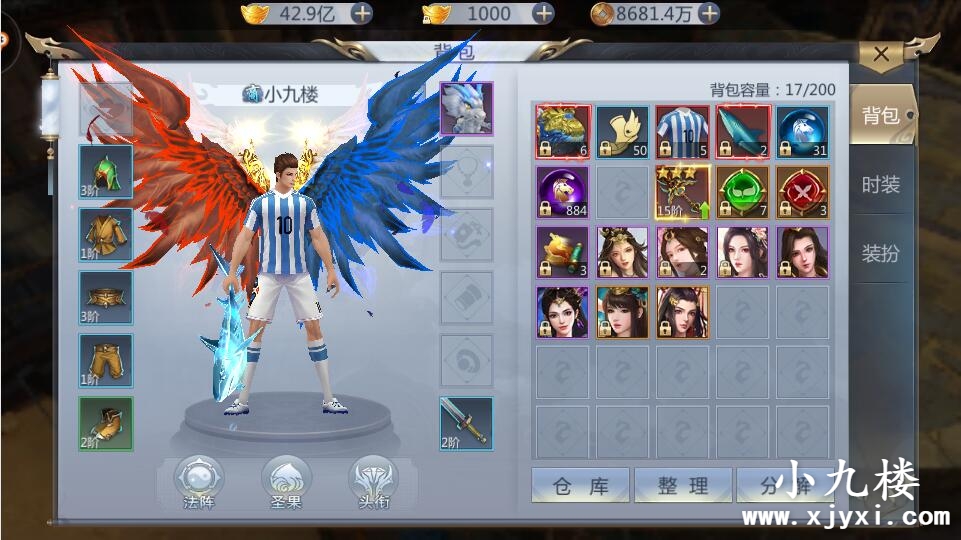Select the 背包 tab
The image size is (961, 540).
[880, 115]
